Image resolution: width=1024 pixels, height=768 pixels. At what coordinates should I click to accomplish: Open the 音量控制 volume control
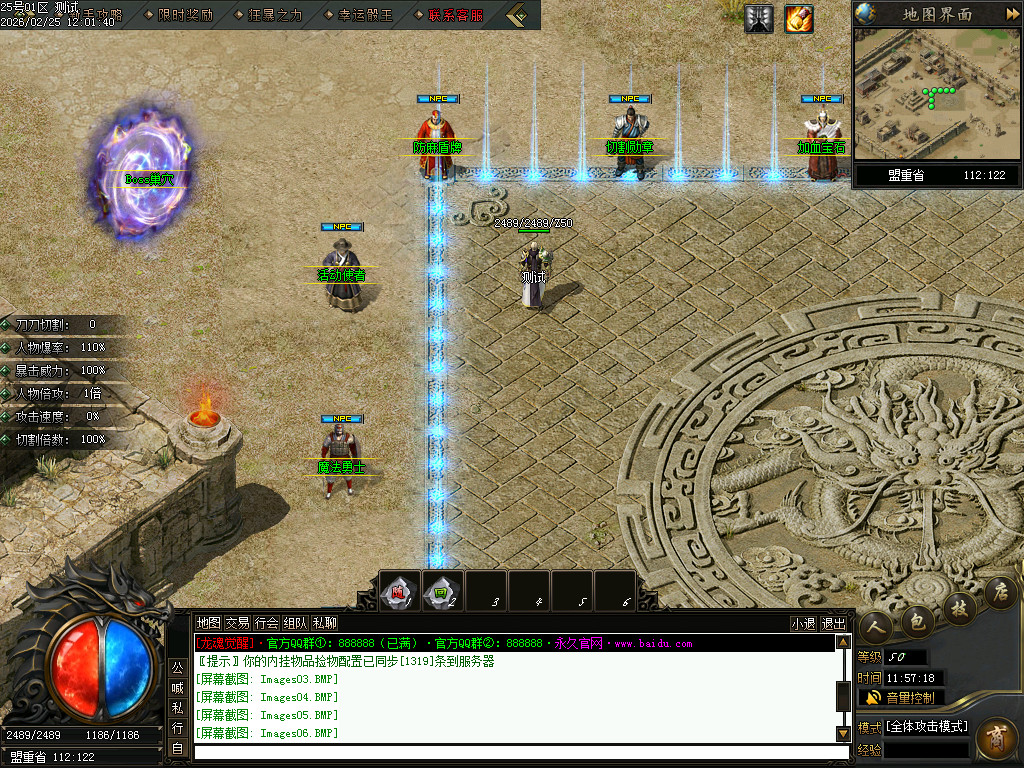tap(901, 697)
